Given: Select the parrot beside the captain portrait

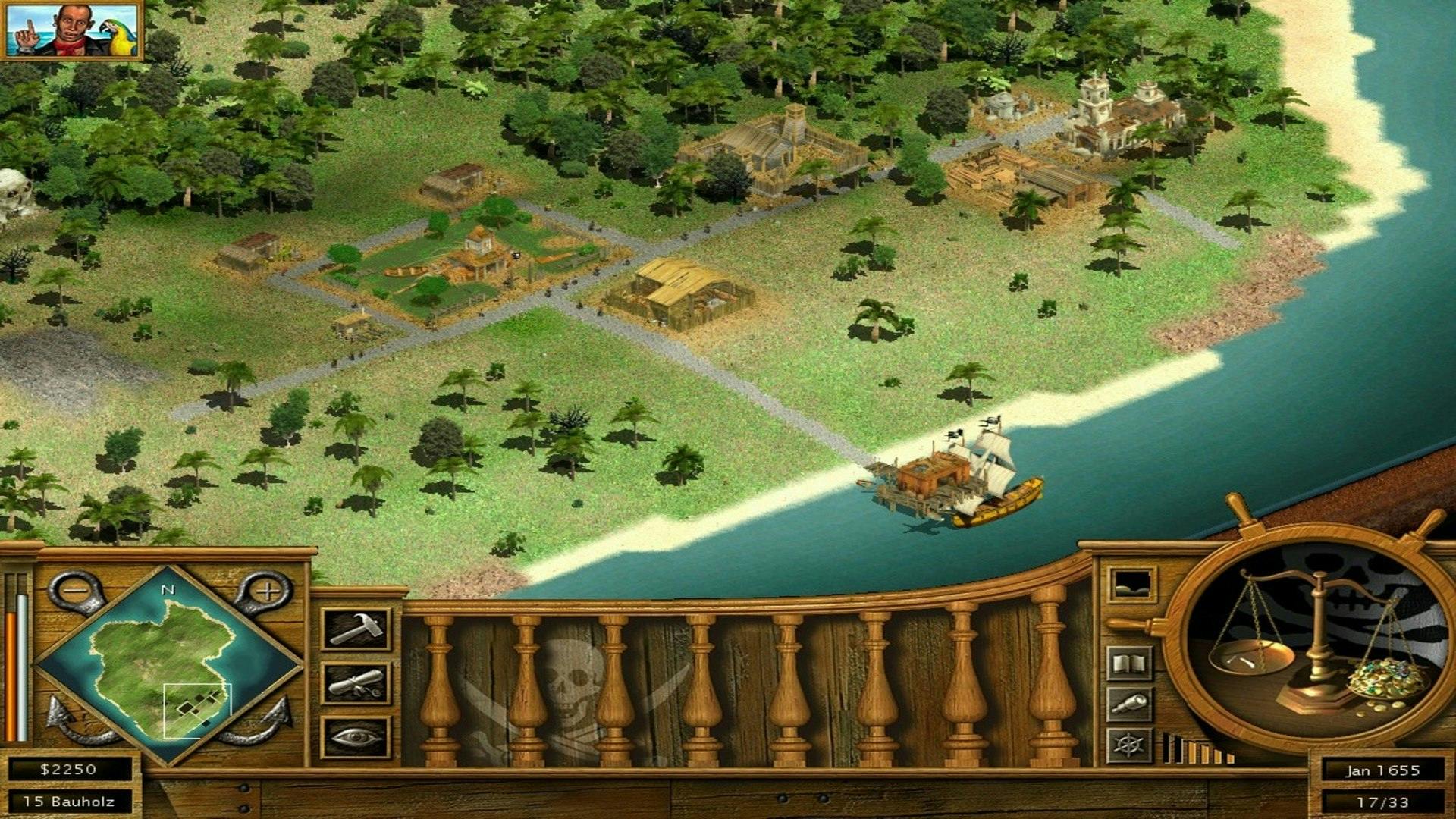Looking at the screenshot, I should click(114, 34).
